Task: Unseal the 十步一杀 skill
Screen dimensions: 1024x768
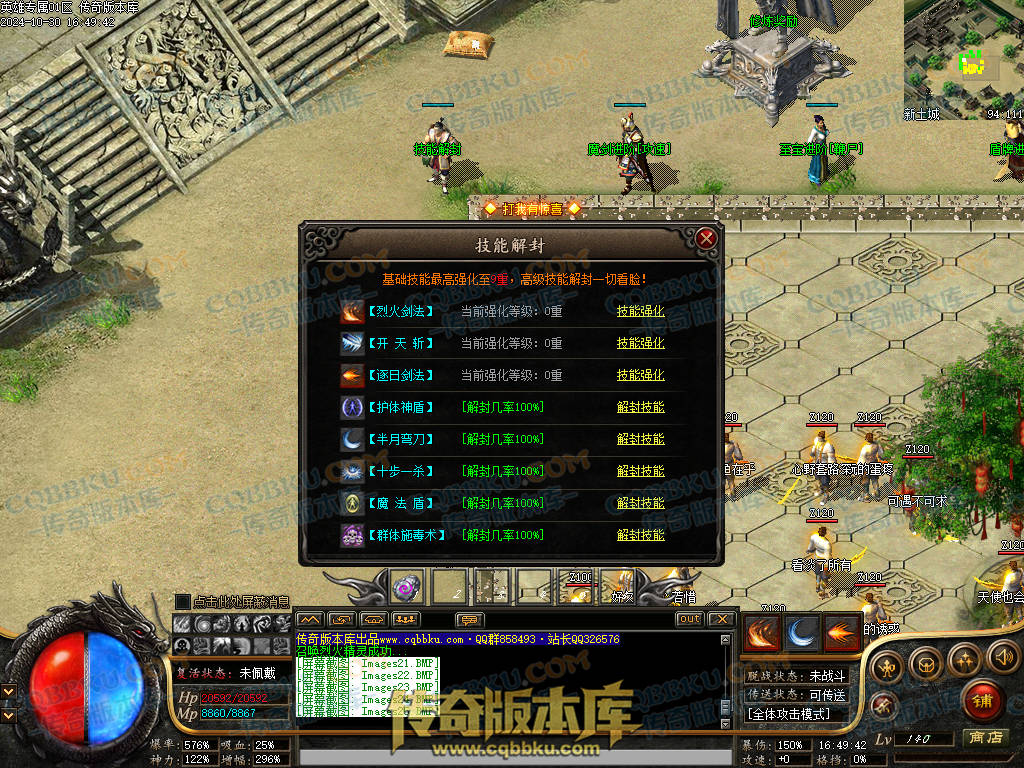Action: (640, 471)
